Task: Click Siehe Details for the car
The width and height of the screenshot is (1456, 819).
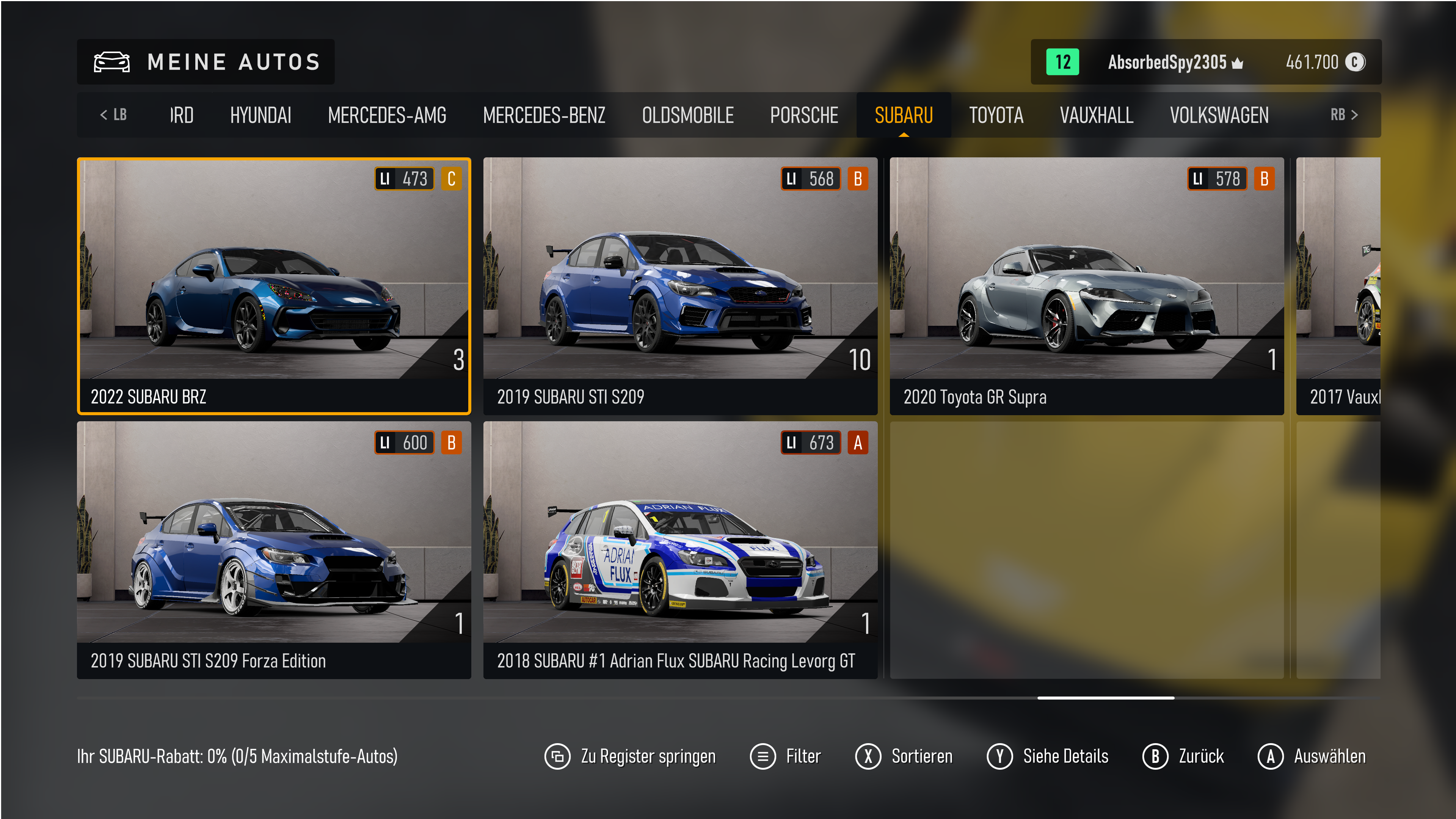Action: (1047, 756)
